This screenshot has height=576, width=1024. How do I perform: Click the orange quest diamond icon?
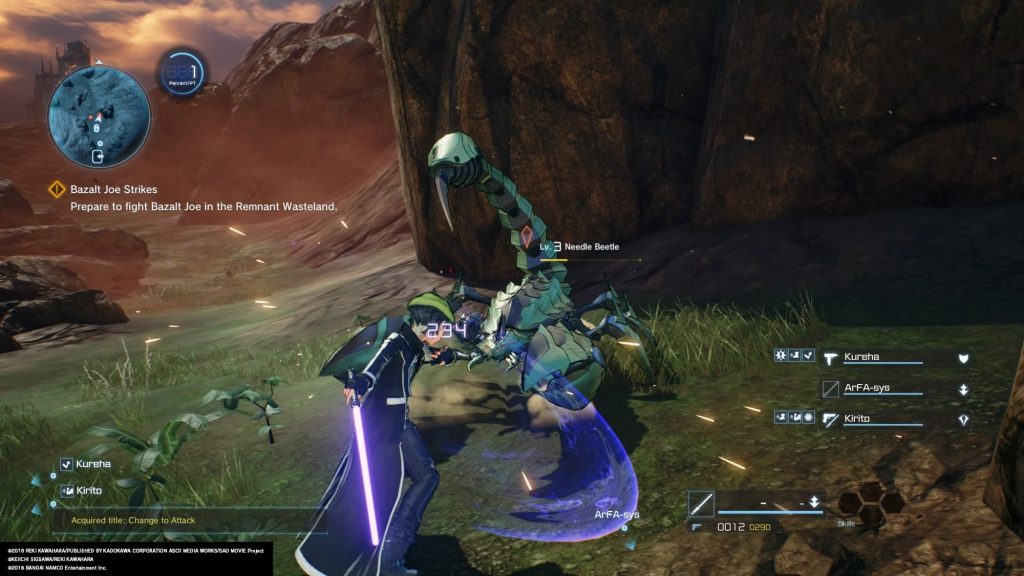click(58, 189)
